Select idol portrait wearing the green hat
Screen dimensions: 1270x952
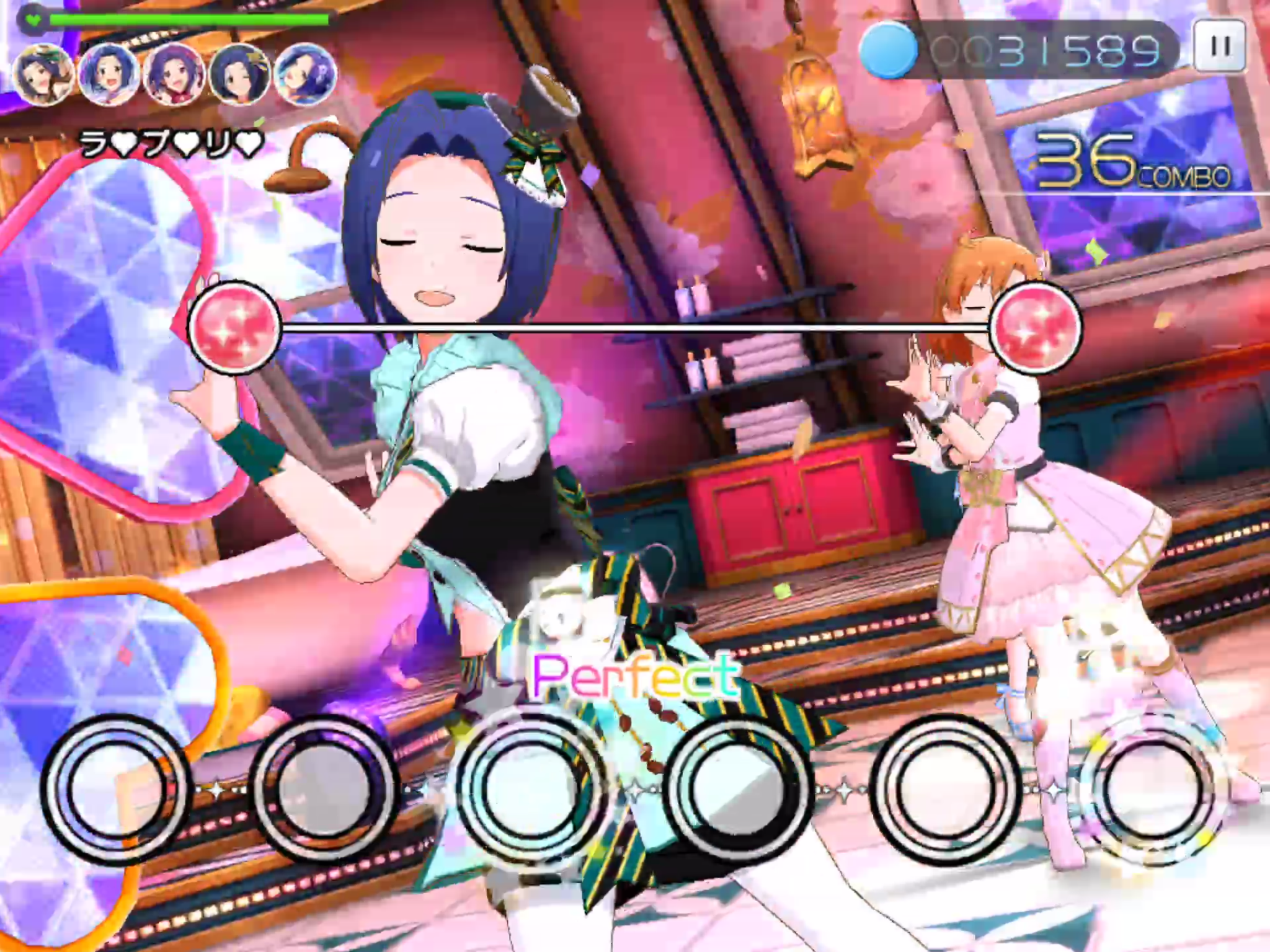click(45, 74)
